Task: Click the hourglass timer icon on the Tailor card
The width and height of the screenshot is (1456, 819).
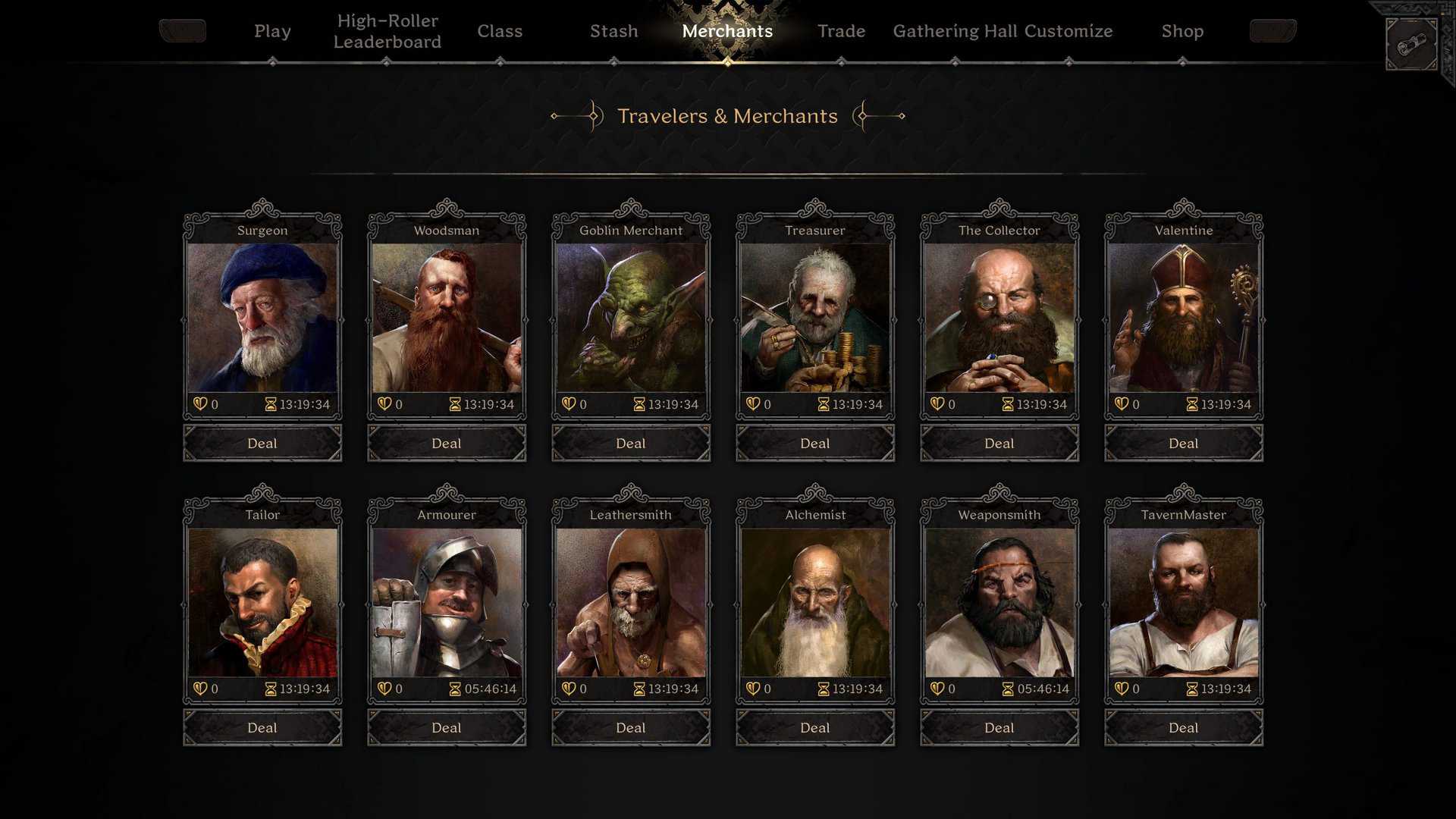Action: click(x=270, y=689)
